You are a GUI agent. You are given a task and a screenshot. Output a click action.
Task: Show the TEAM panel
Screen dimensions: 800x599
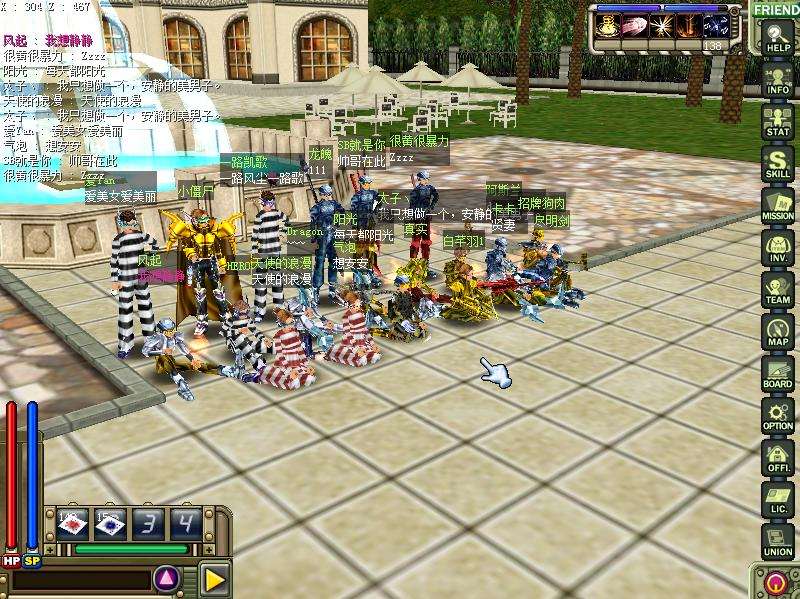[x=777, y=288]
